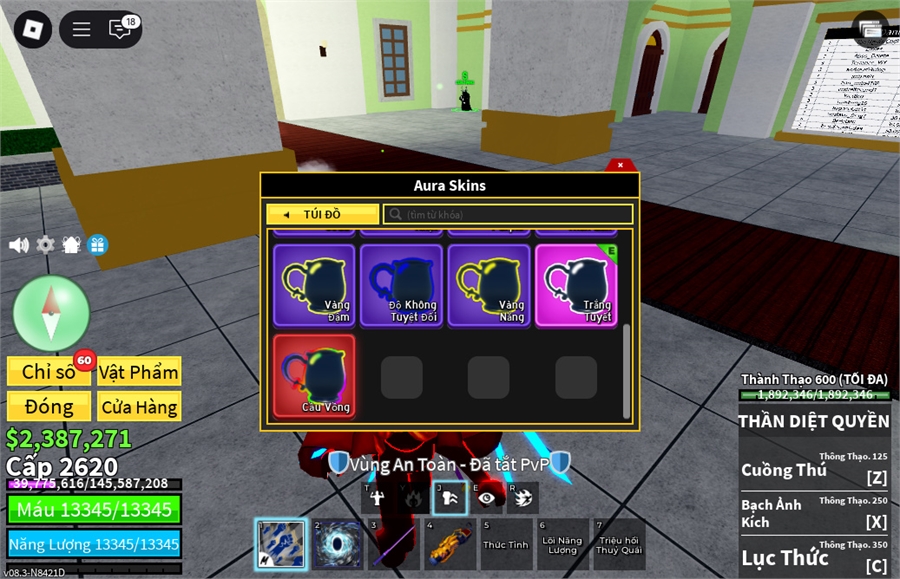Select the blue fists hotbar slot

click(x=281, y=544)
